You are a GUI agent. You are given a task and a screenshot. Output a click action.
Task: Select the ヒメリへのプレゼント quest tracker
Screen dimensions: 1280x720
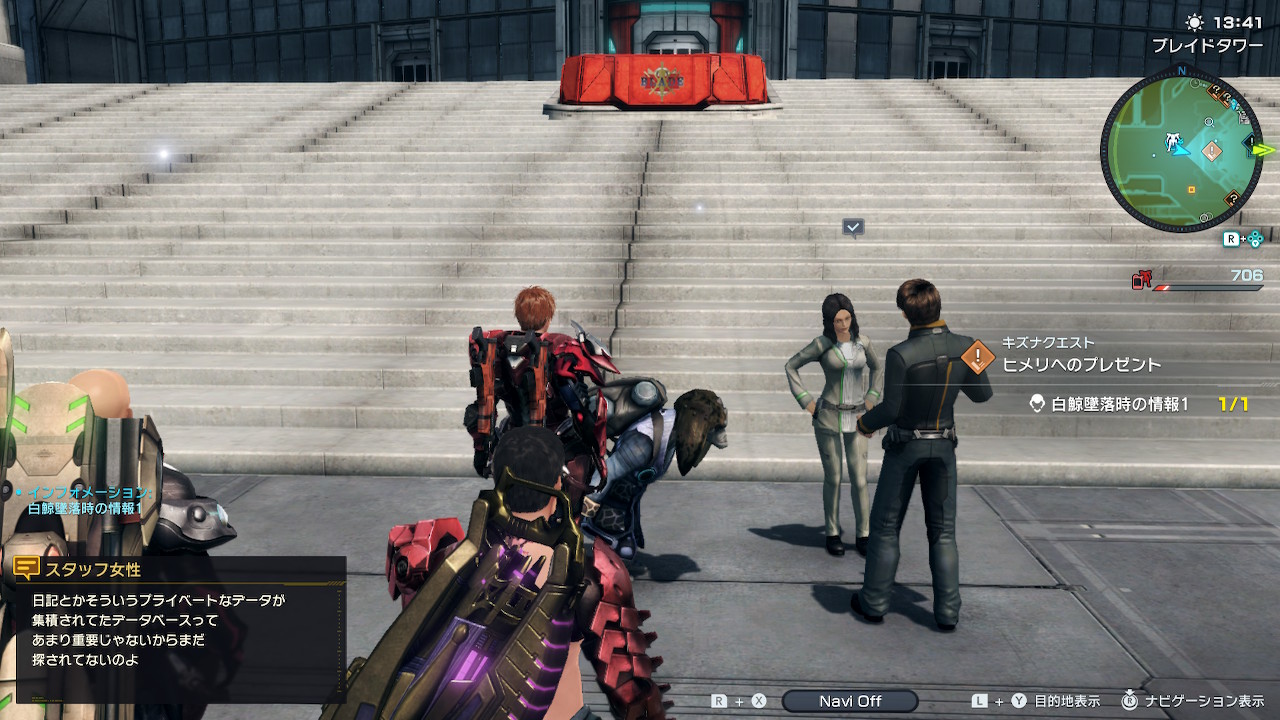pos(1081,364)
